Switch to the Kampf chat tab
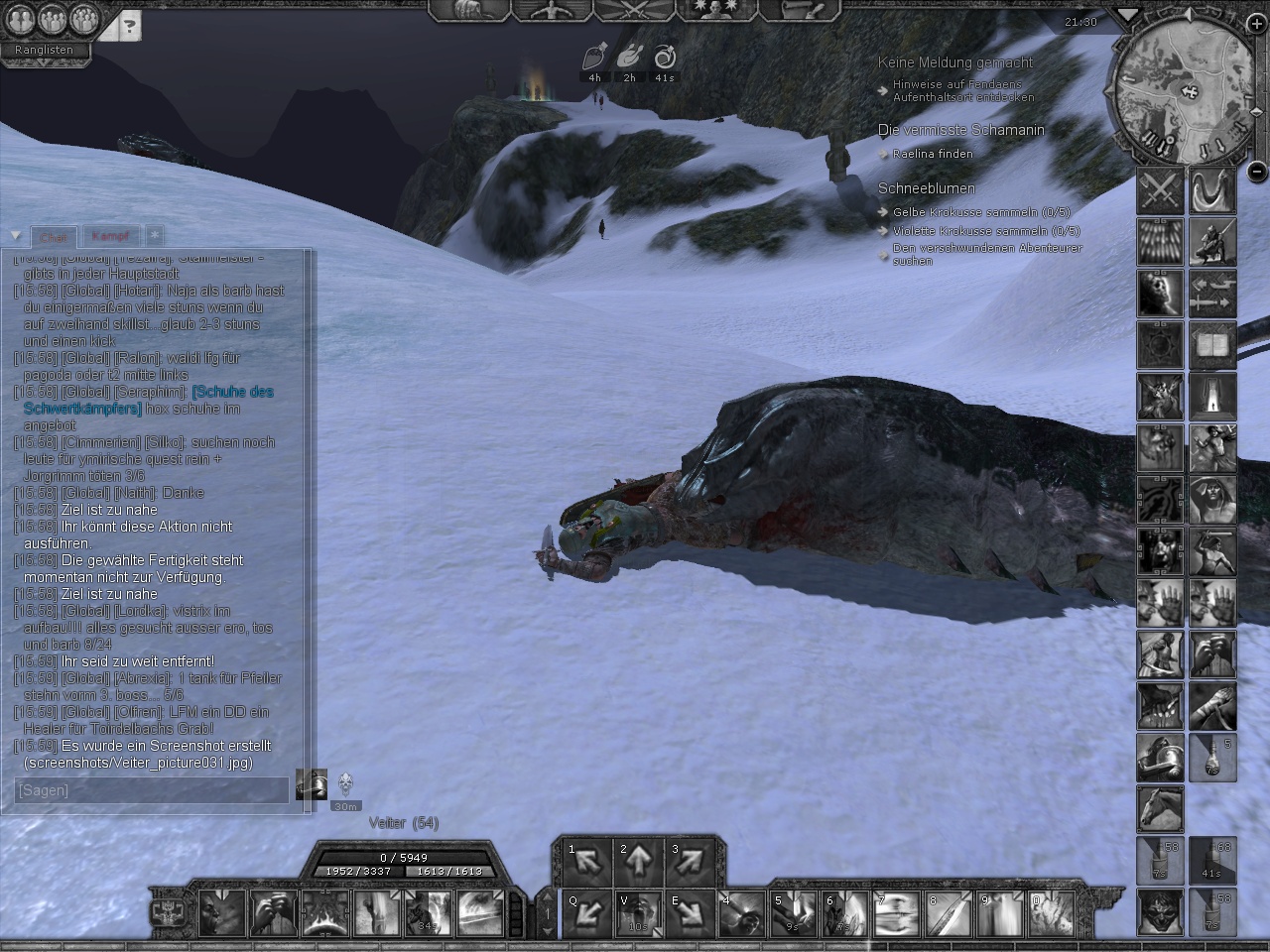This screenshot has height=952, width=1270. point(110,237)
